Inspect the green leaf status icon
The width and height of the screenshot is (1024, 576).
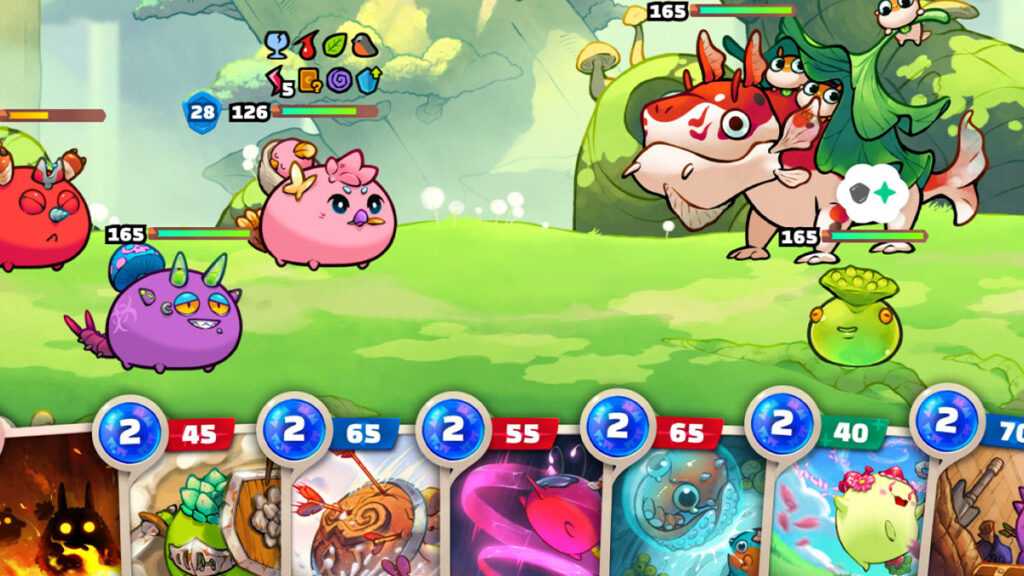pos(336,44)
